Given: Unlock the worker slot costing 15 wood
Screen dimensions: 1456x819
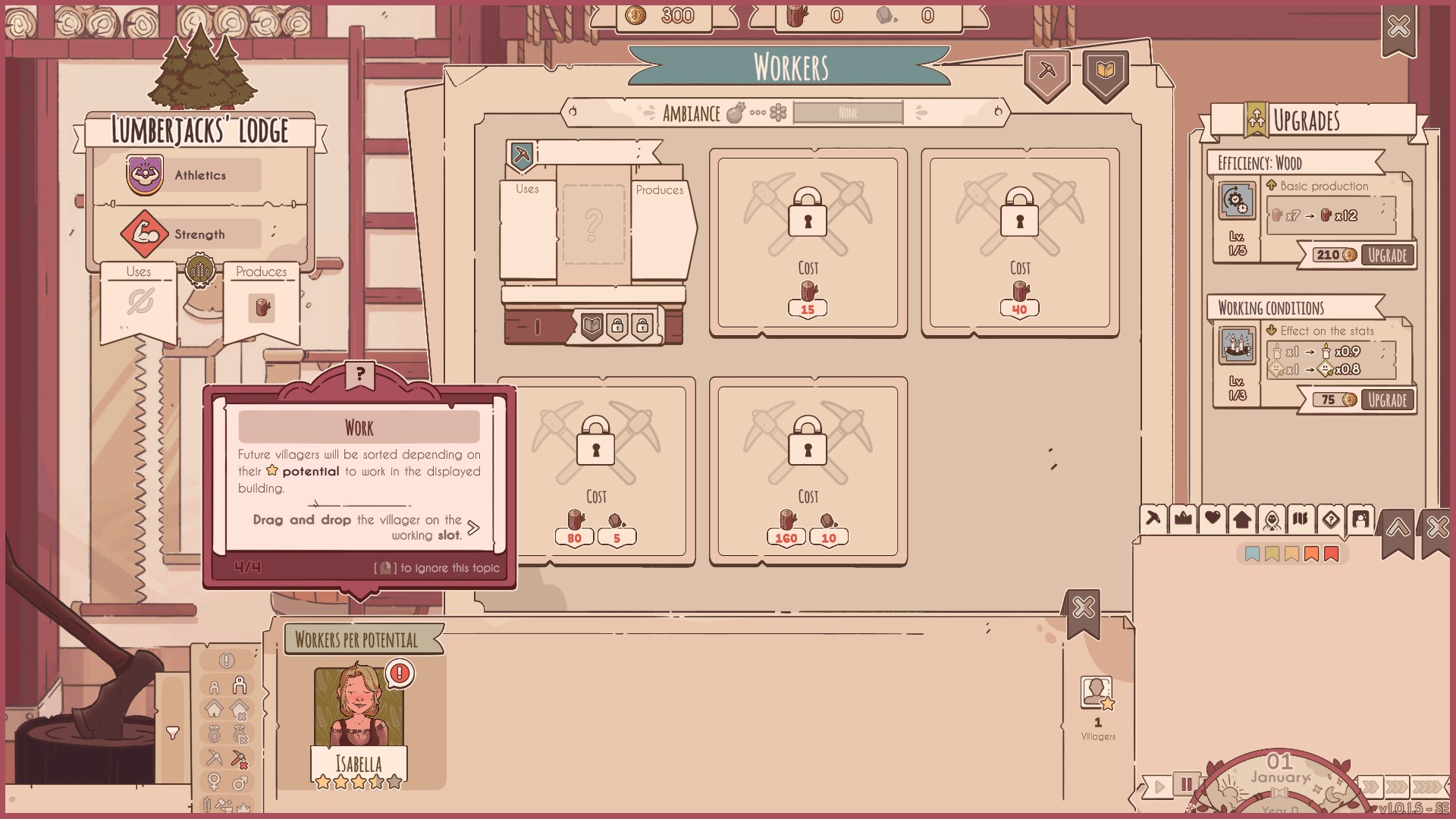Looking at the screenshot, I should (x=808, y=241).
